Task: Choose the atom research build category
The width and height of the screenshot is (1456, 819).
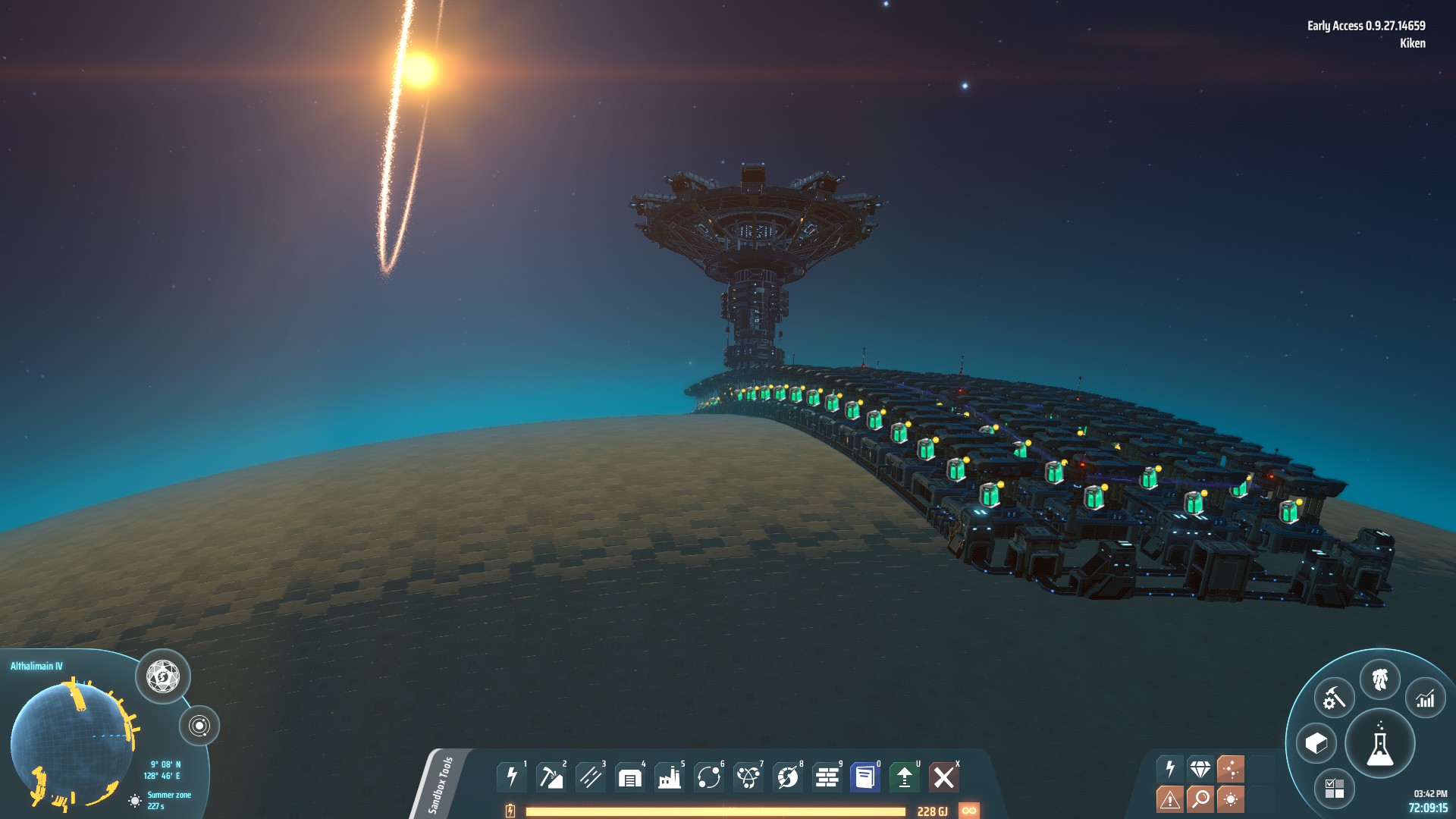Action: point(748,777)
